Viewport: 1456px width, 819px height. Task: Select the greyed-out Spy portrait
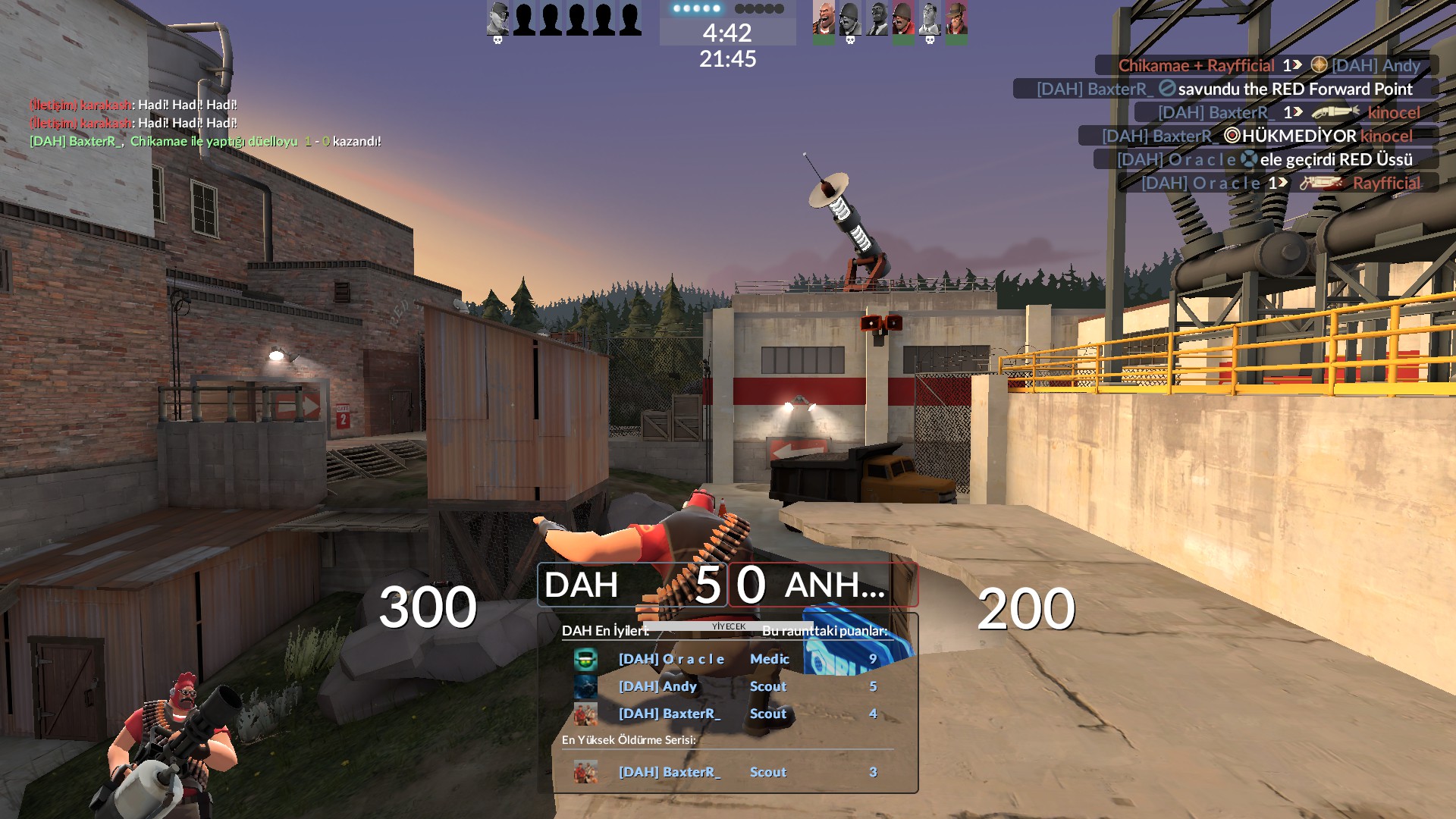click(877, 20)
